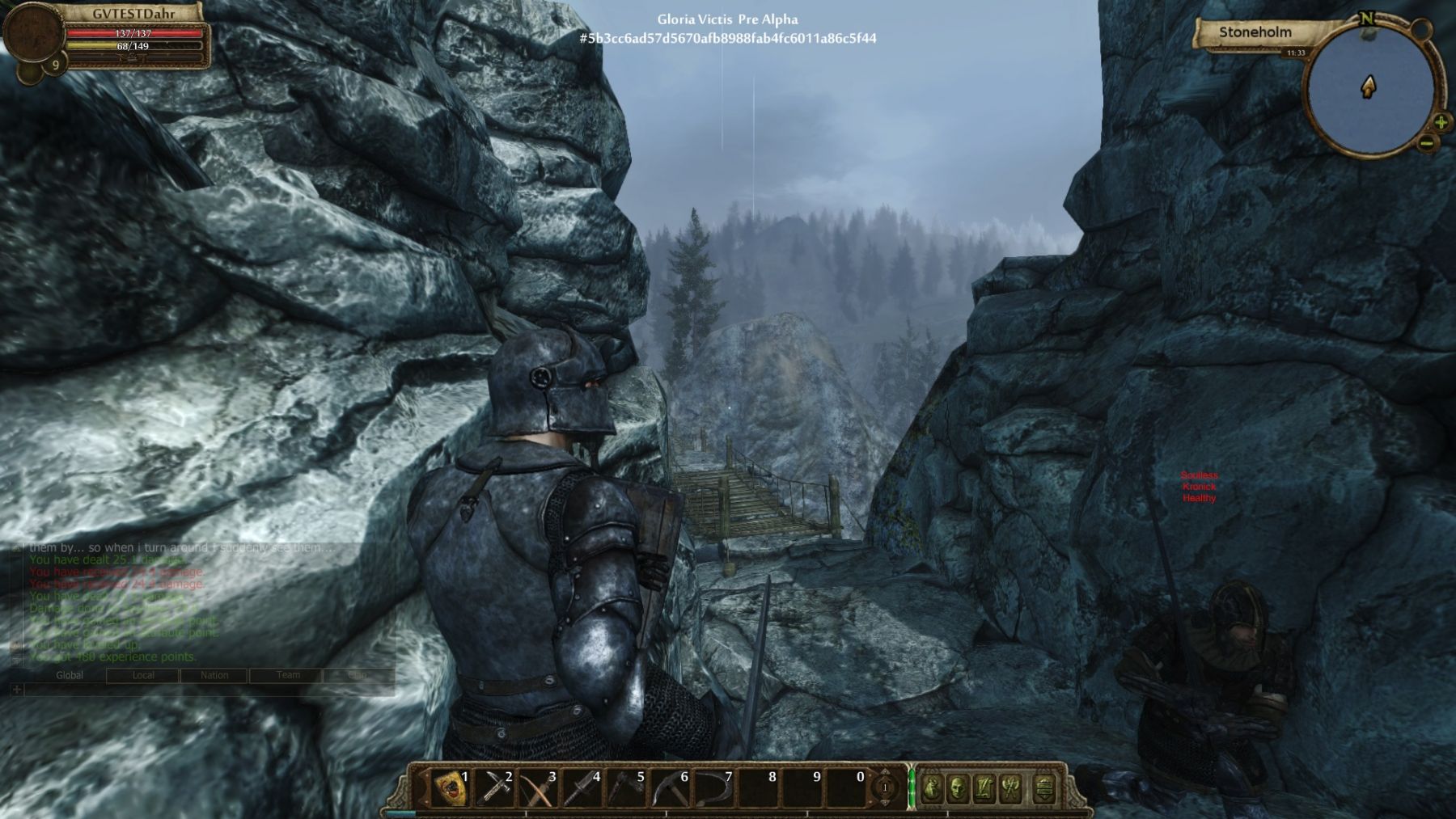Viewport: 1456px width, 819px height.
Task: Choose the war hammer in hotbar slot 2
Action: tap(495, 788)
